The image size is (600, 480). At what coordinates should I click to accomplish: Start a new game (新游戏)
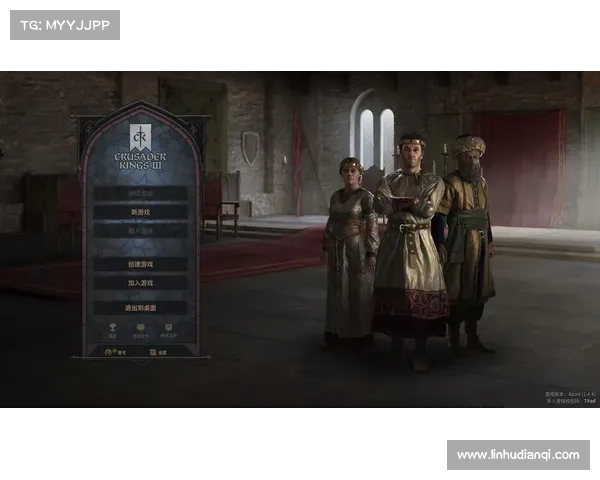point(140,212)
